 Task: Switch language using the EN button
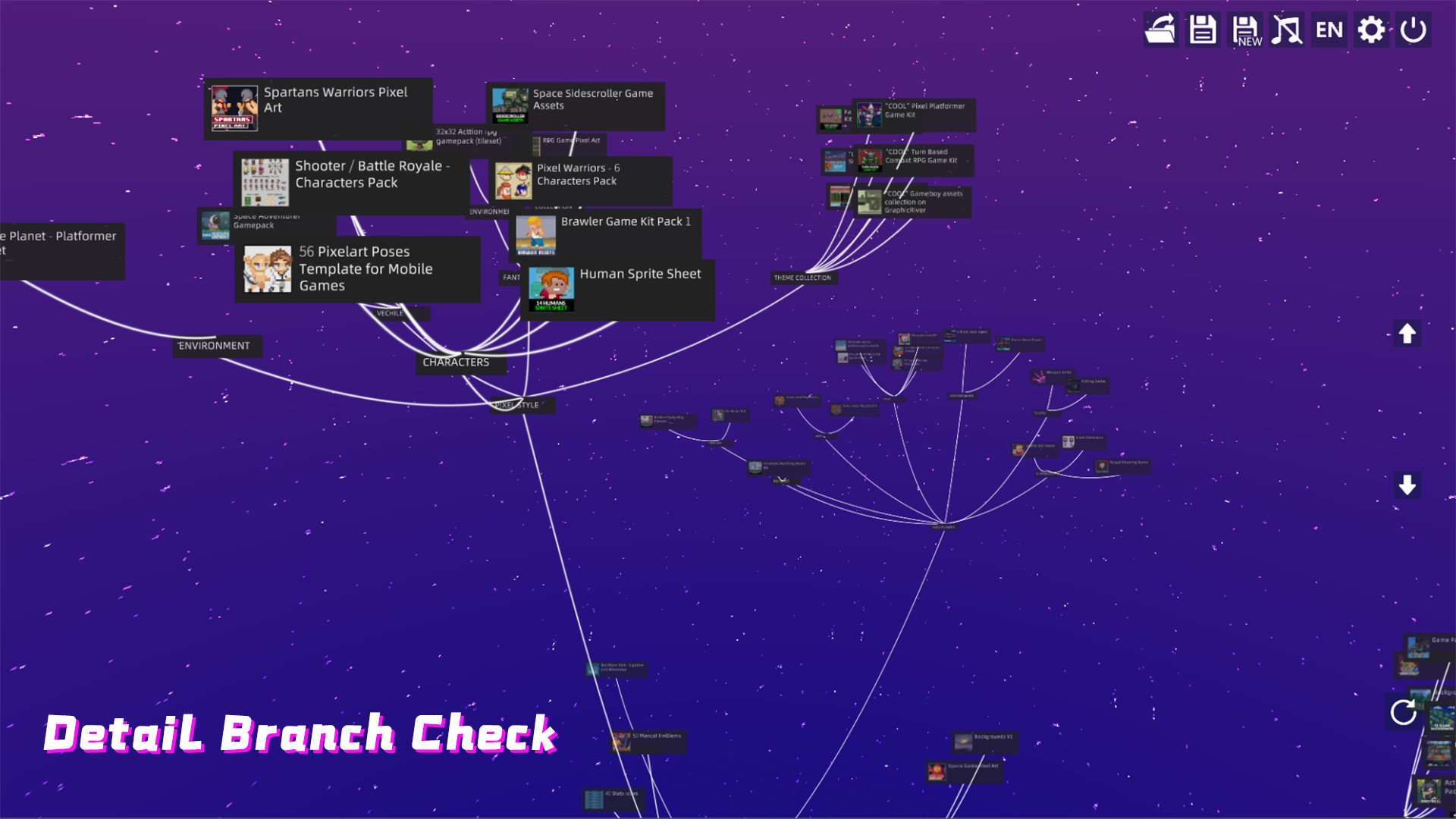[1329, 30]
